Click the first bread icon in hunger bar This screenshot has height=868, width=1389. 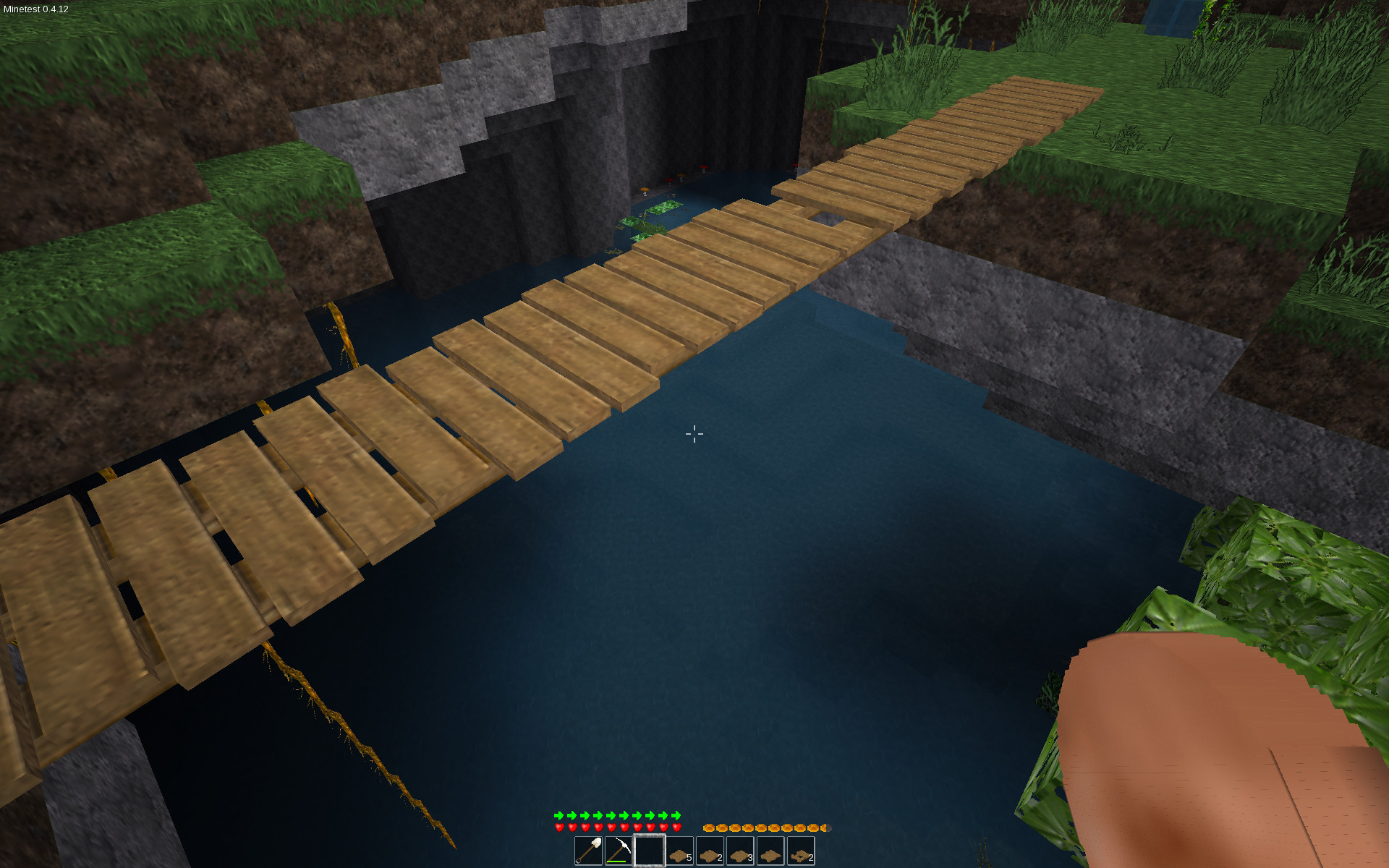pyautogui.click(x=710, y=827)
